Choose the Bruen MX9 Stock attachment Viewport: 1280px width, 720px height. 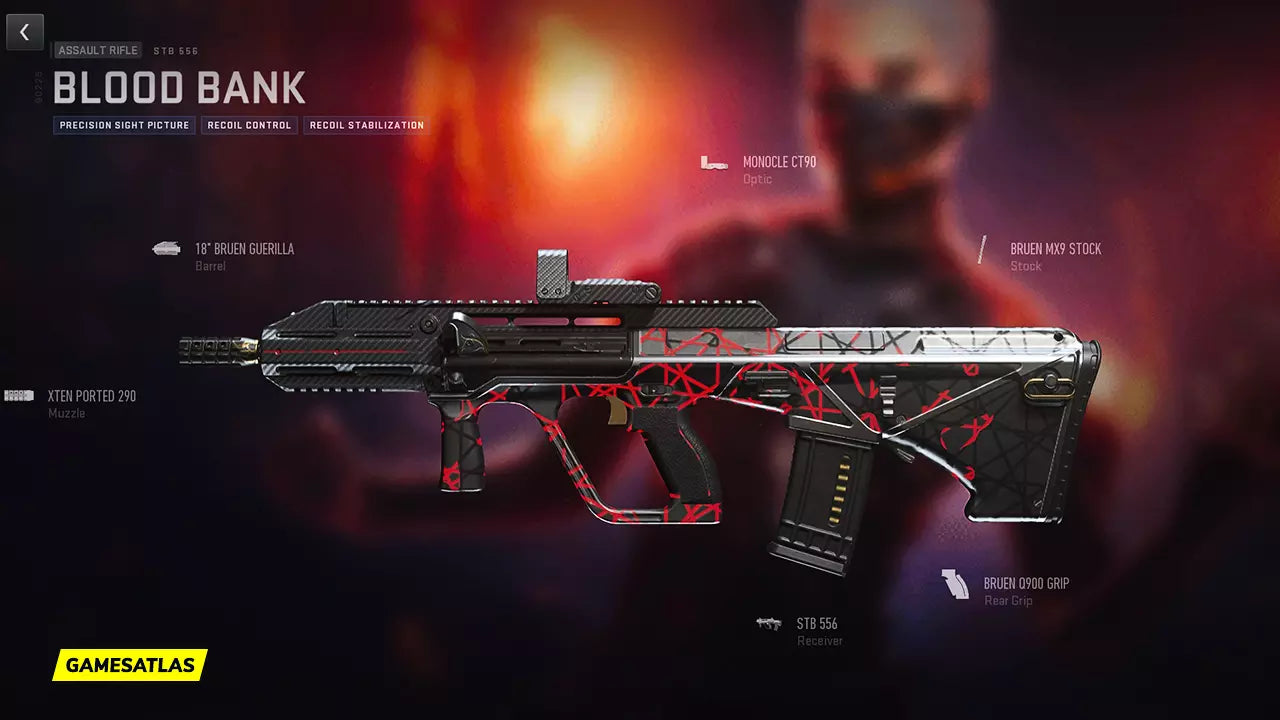(1054, 249)
